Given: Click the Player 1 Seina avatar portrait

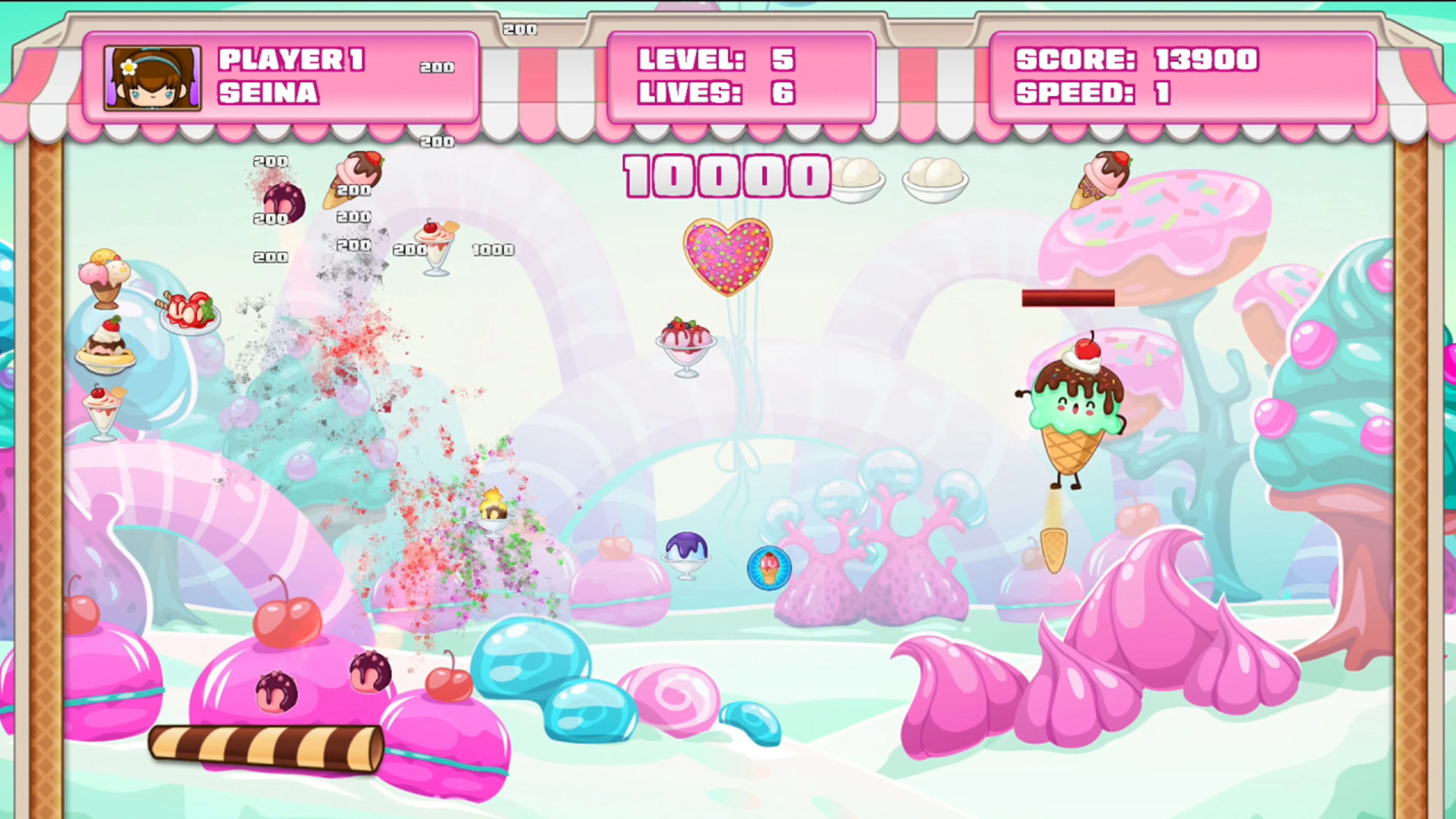Looking at the screenshot, I should (152, 80).
